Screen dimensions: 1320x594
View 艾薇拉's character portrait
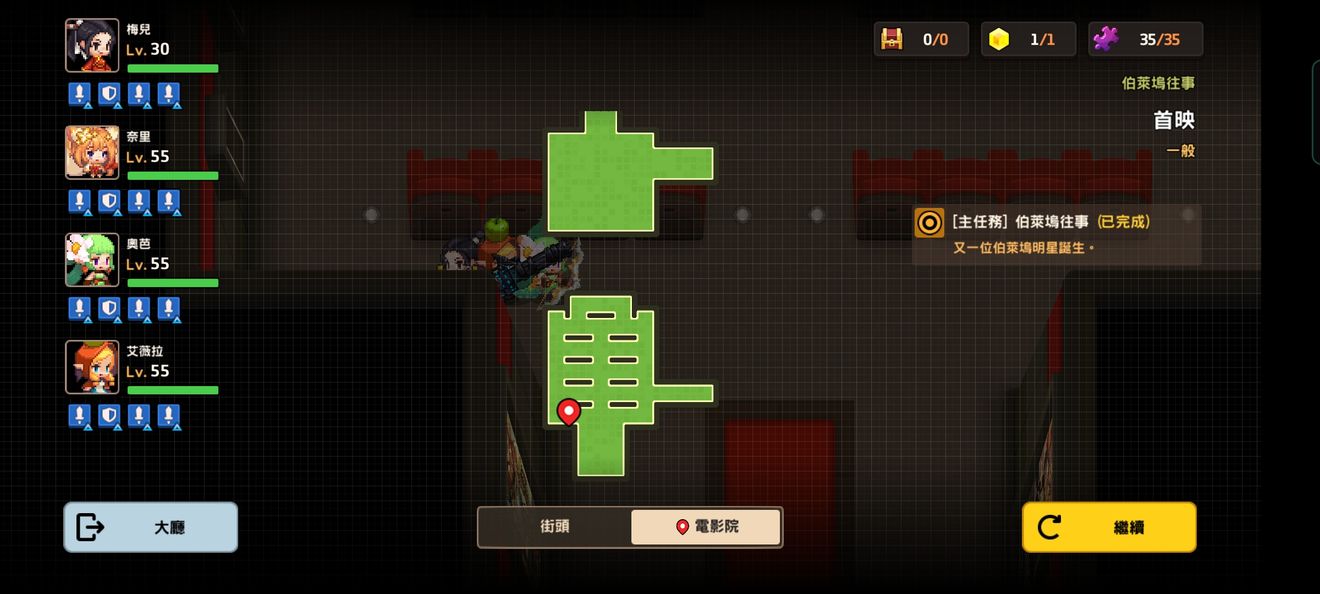click(x=92, y=367)
